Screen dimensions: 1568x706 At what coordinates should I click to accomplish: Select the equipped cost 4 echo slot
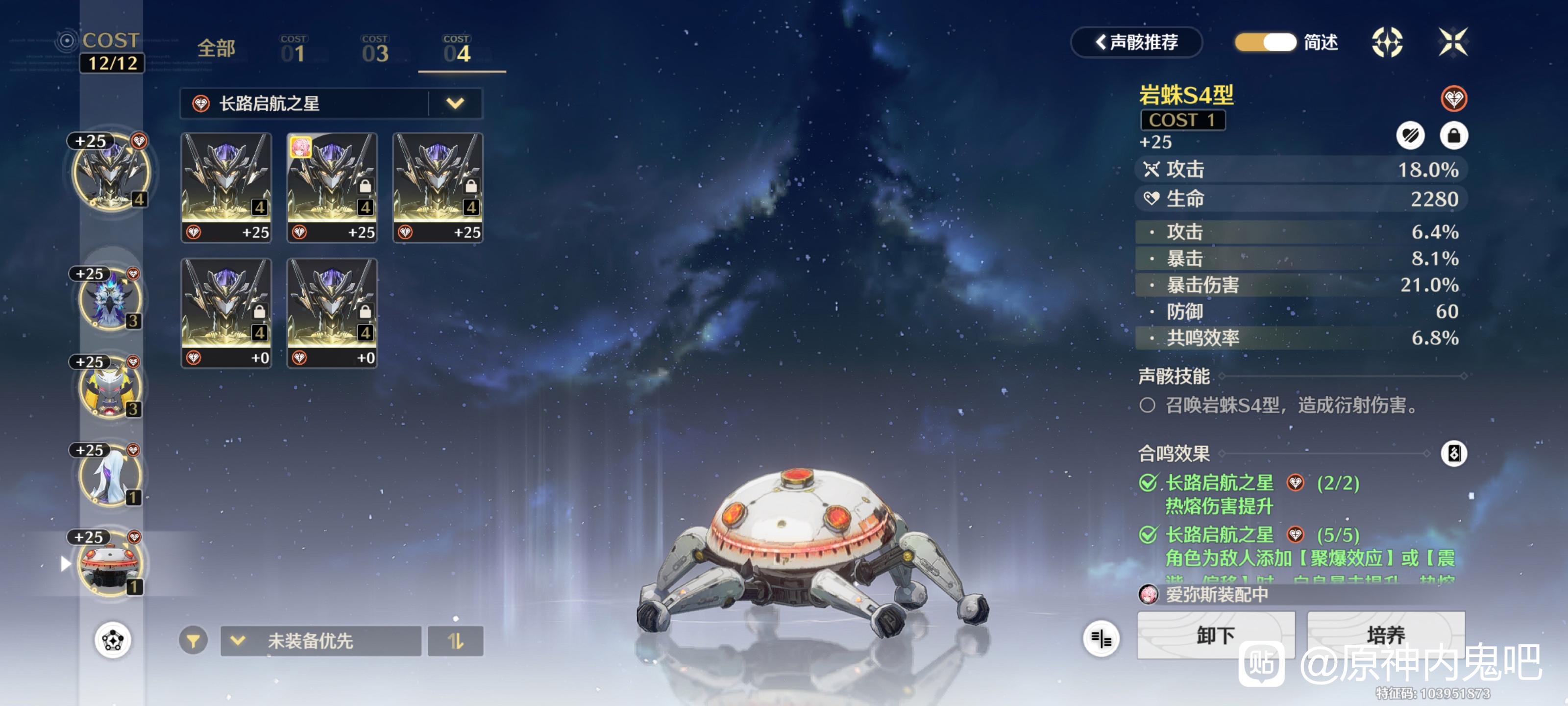click(x=111, y=173)
